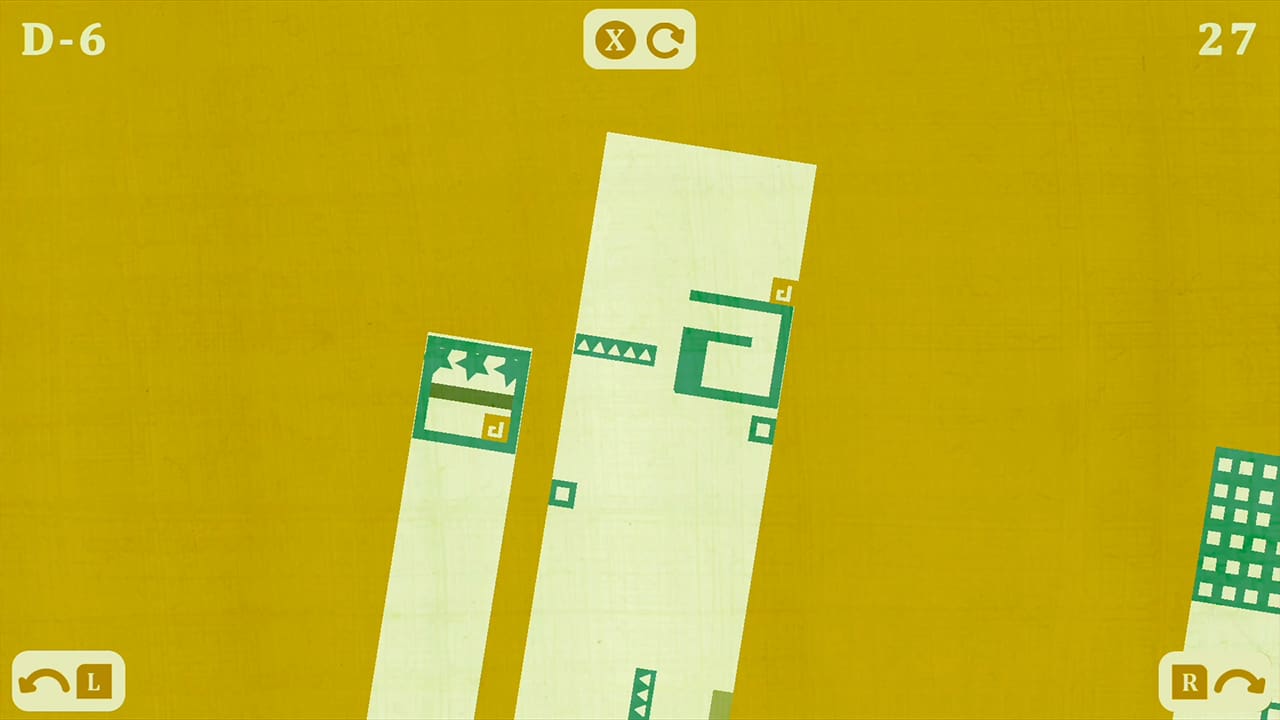This screenshot has width=1280, height=720.
Task: Expand the green spiral maze block
Action: click(733, 350)
